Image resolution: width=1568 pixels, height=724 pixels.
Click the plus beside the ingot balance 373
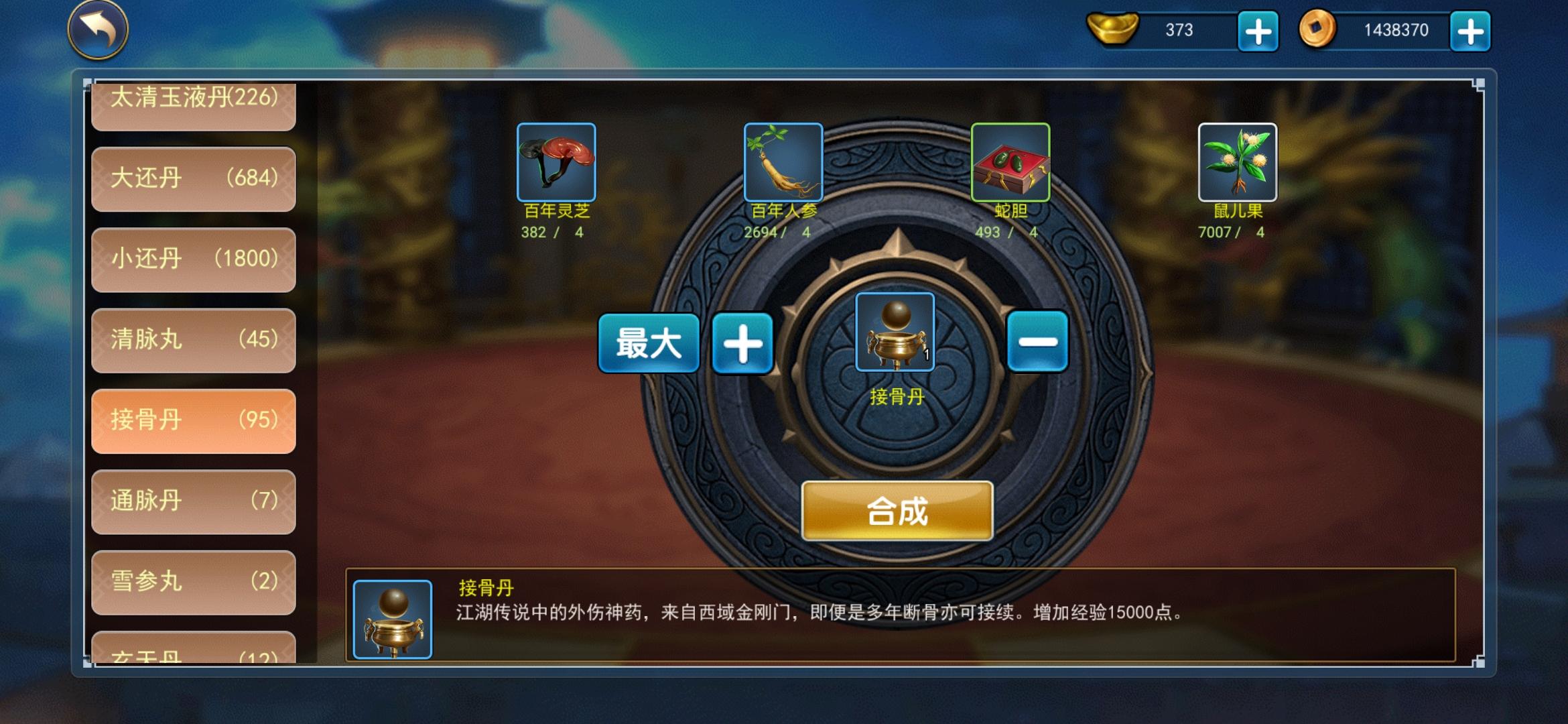(1258, 31)
